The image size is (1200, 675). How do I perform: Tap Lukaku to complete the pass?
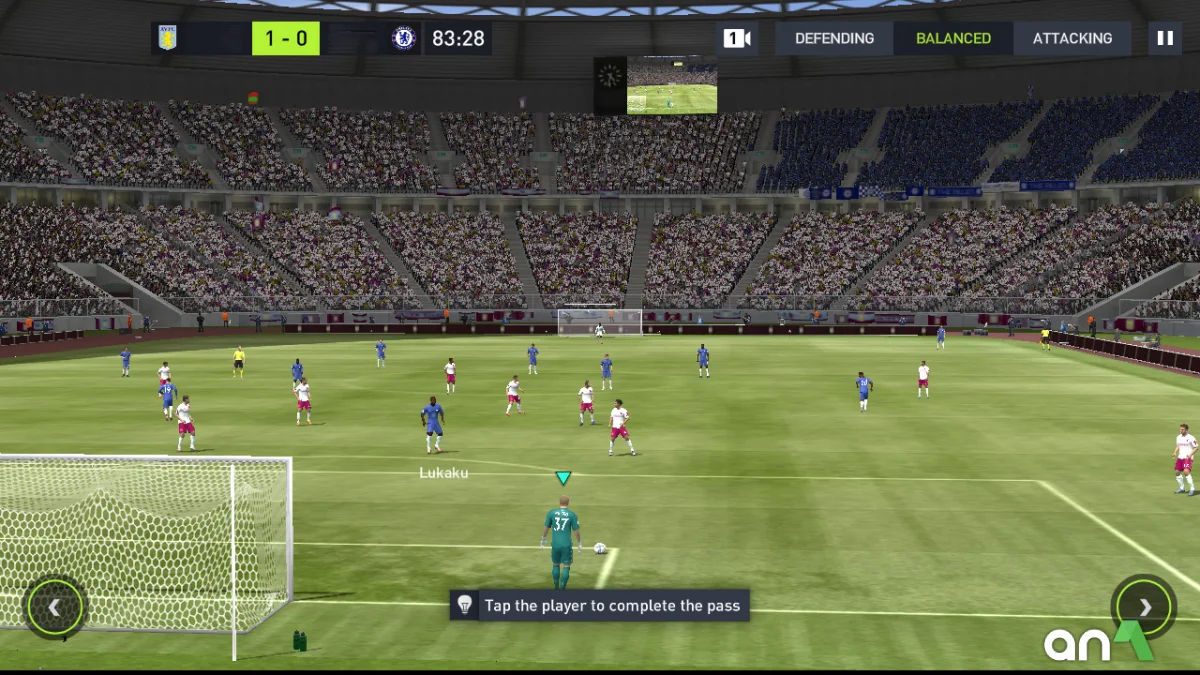click(x=433, y=423)
